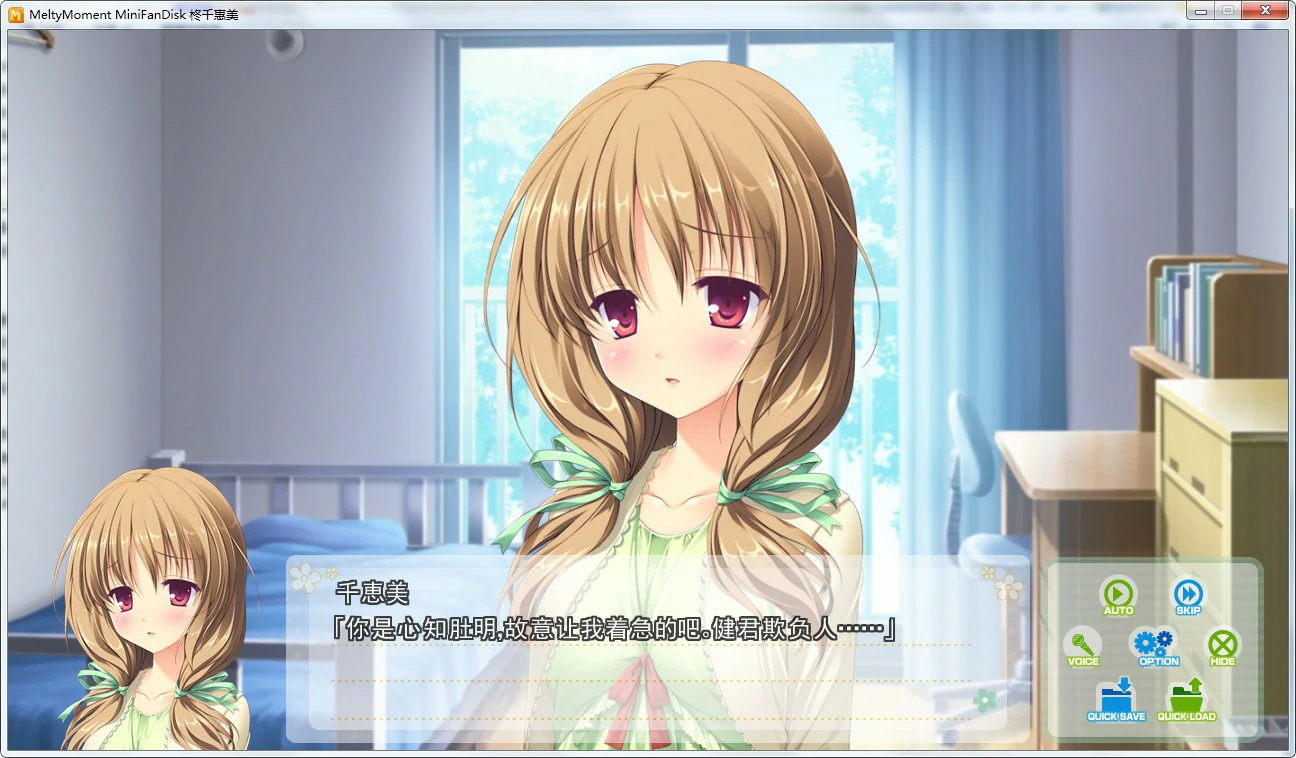Maximize the game window
This screenshot has width=1296, height=758.
tap(1228, 10)
